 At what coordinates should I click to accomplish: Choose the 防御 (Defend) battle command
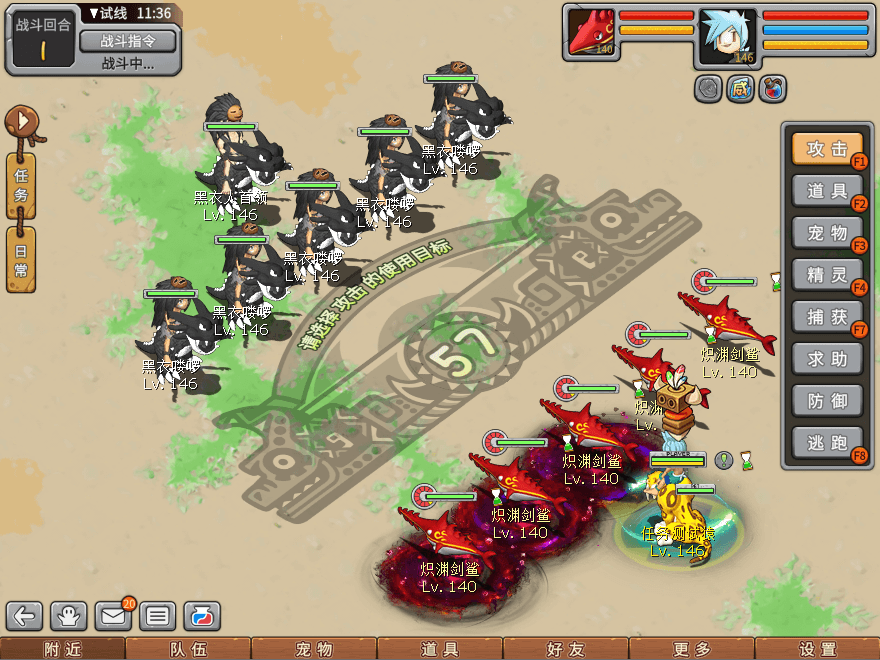pos(827,401)
